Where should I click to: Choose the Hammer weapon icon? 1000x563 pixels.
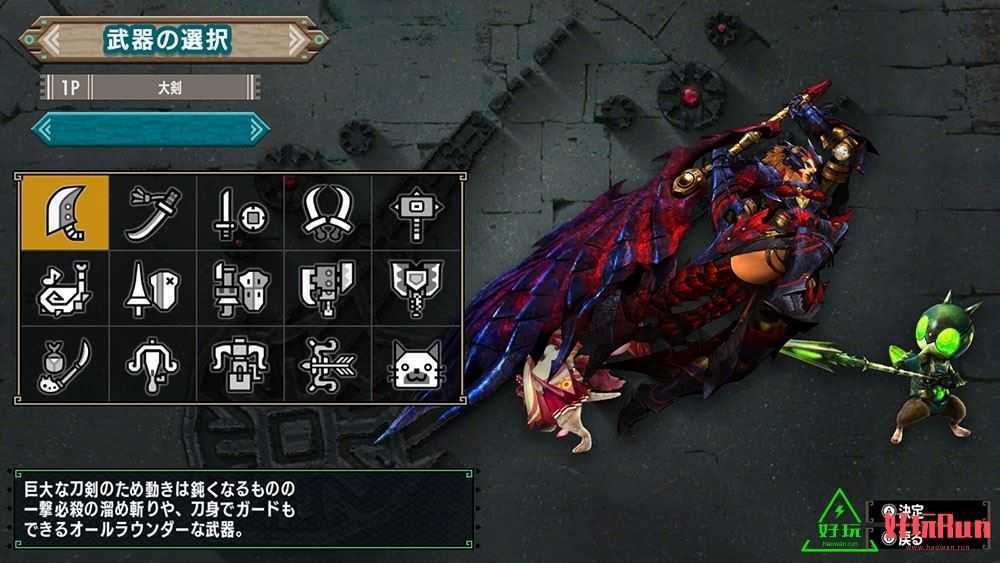tap(412, 212)
